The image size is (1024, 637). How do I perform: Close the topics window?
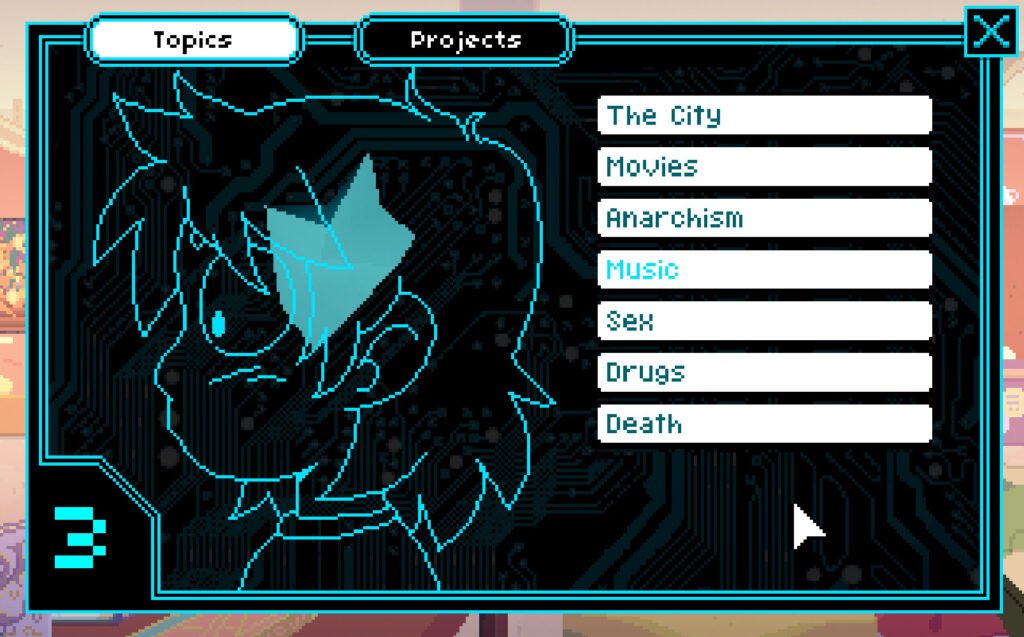point(991,32)
